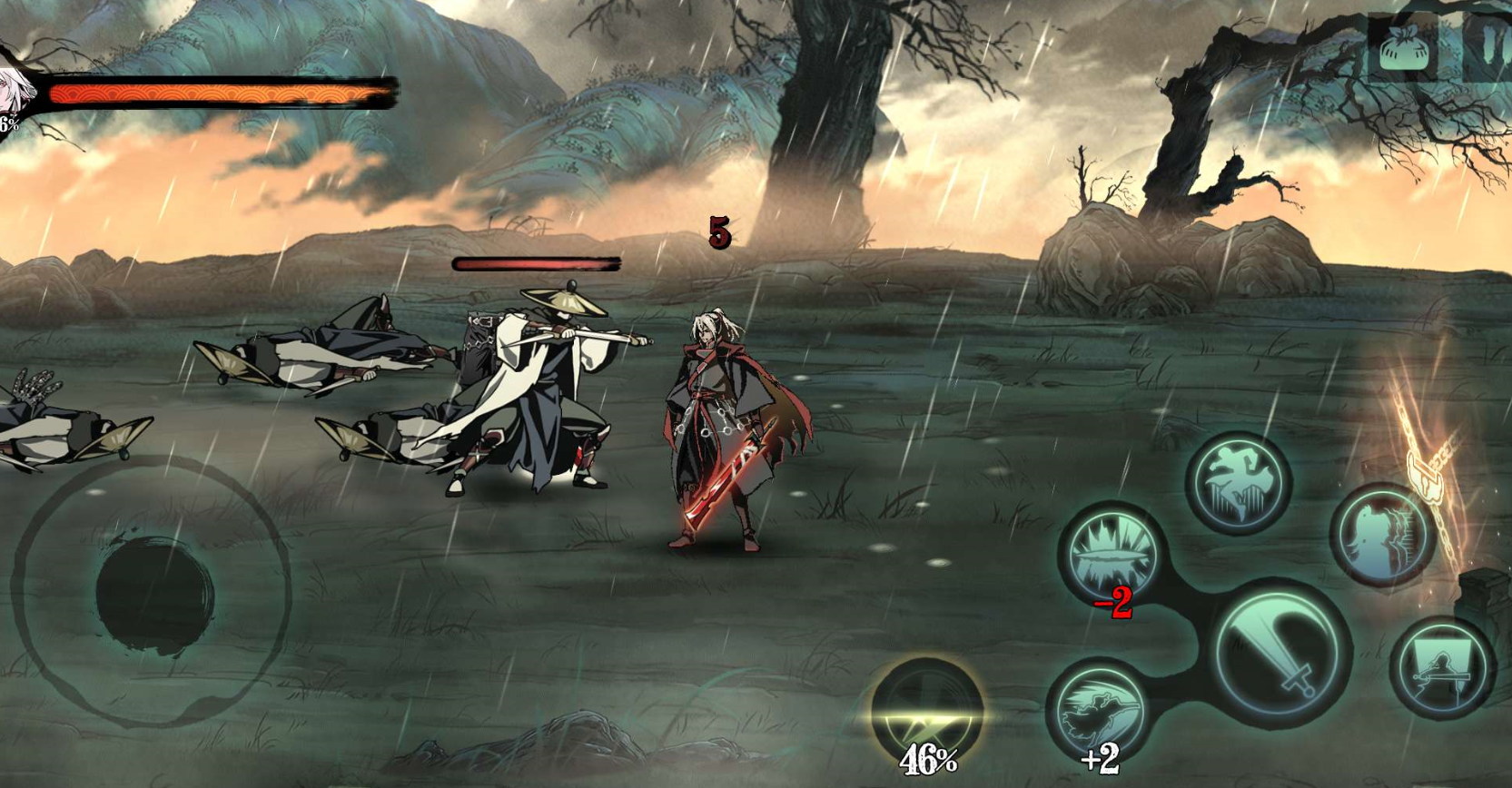Screen dimensions: 1512x788
Task: Use the swordsman guard stance skill
Action: pos(1442,669)
